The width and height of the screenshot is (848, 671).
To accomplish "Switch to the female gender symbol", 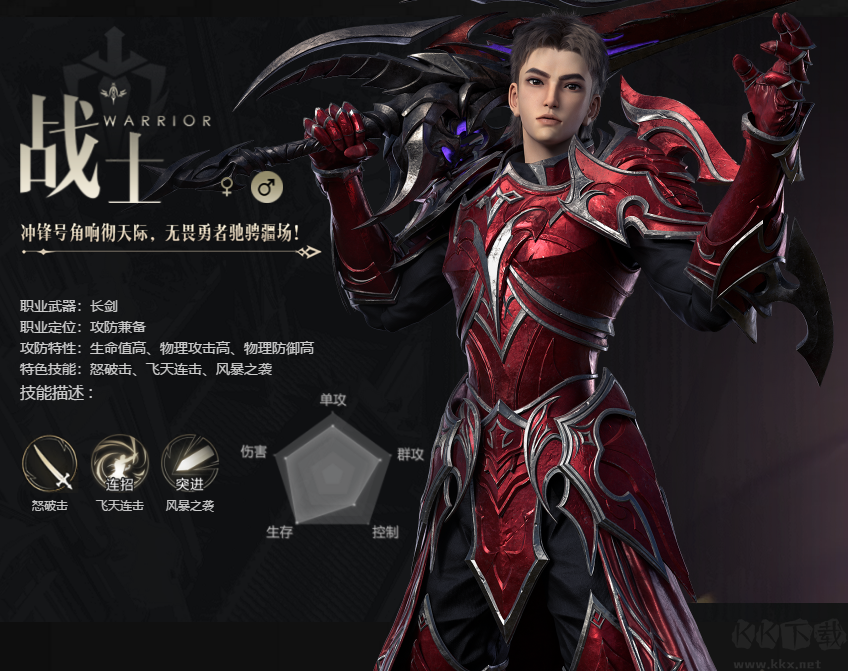I will [x=228, y=187].
